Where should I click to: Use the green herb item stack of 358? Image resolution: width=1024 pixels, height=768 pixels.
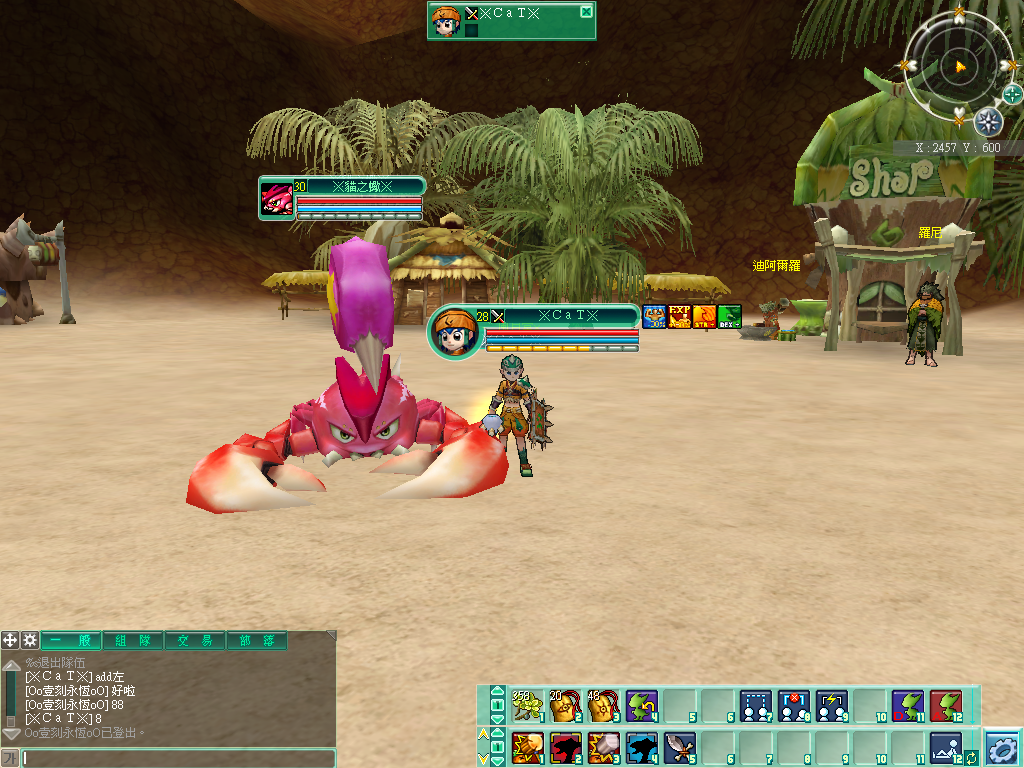[526, 706]
